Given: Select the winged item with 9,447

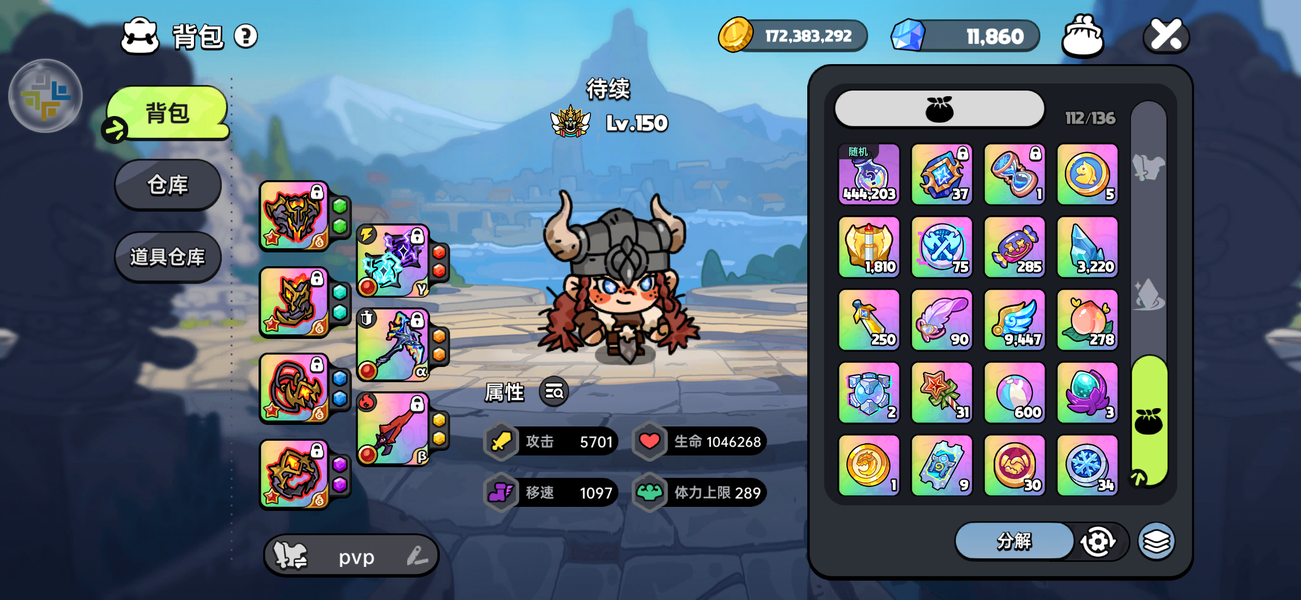Looking at the screenshot, I should 1014,320.
